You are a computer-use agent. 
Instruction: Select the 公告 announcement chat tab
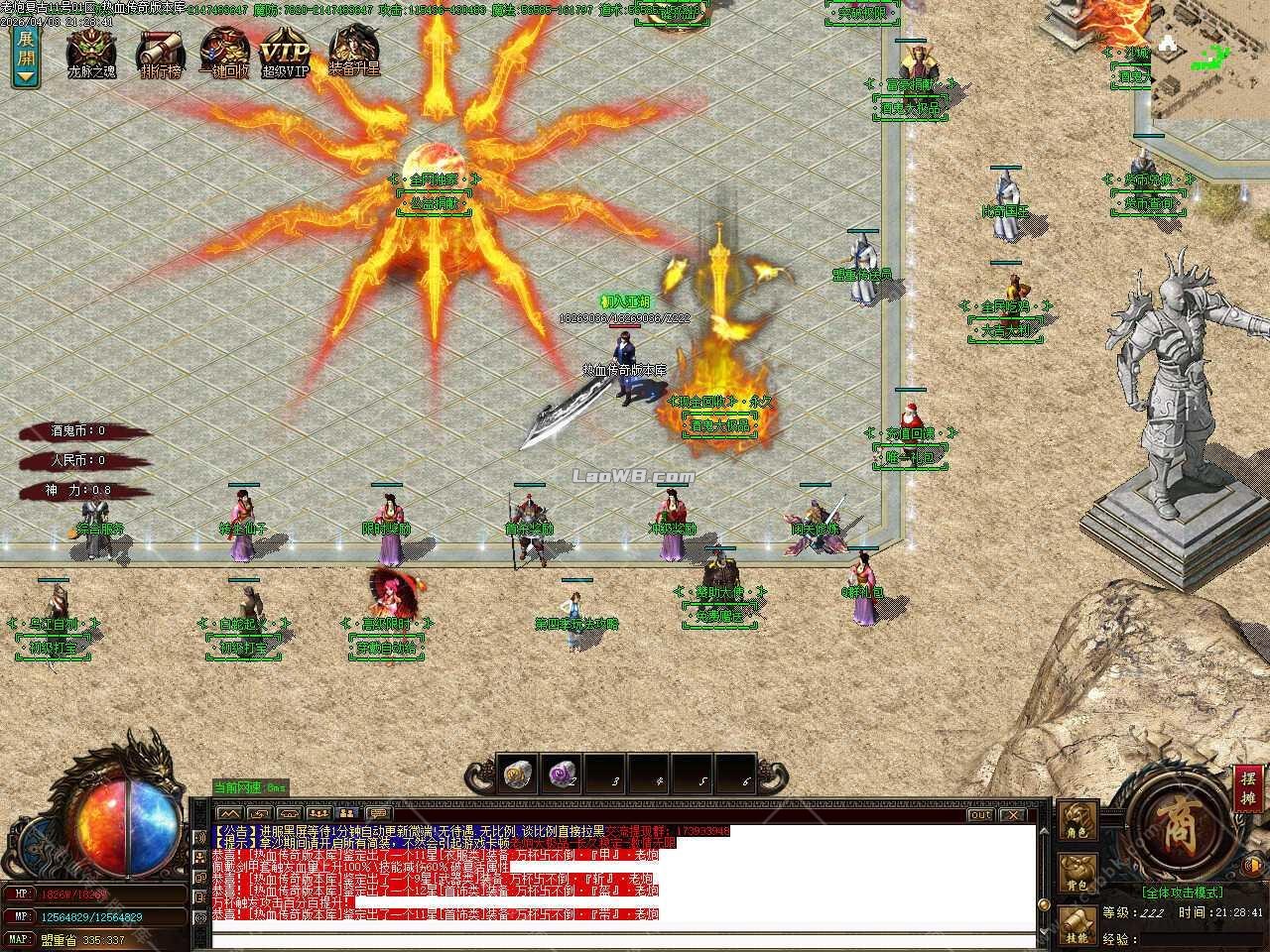tap(235, 830)
